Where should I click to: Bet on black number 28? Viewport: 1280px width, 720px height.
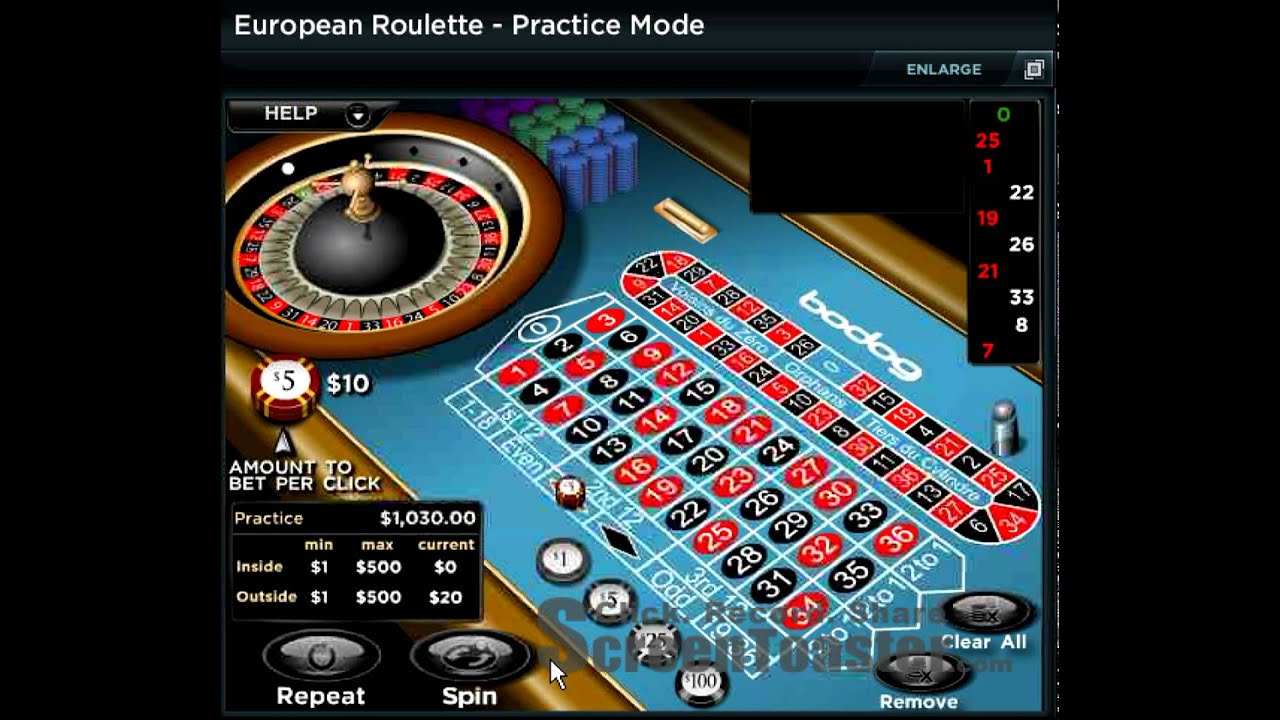744,560
